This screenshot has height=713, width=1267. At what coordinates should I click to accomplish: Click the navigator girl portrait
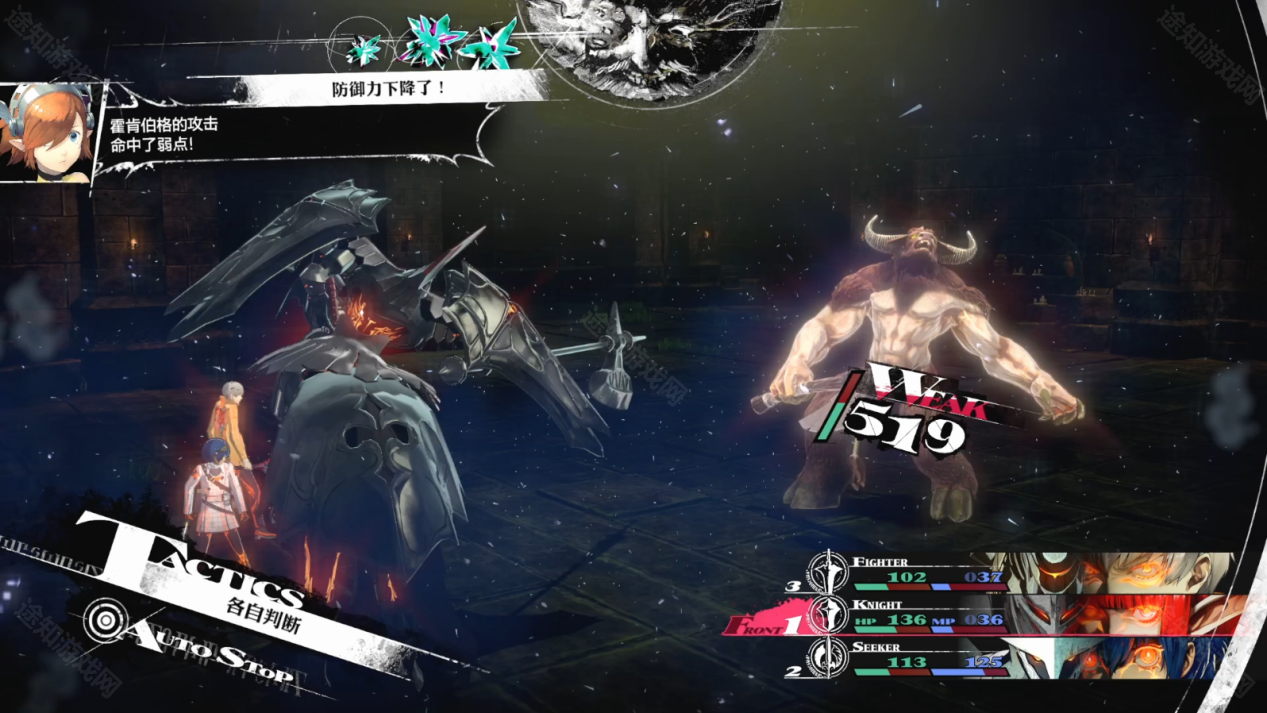pyautogui.click(x=48, y=133)
